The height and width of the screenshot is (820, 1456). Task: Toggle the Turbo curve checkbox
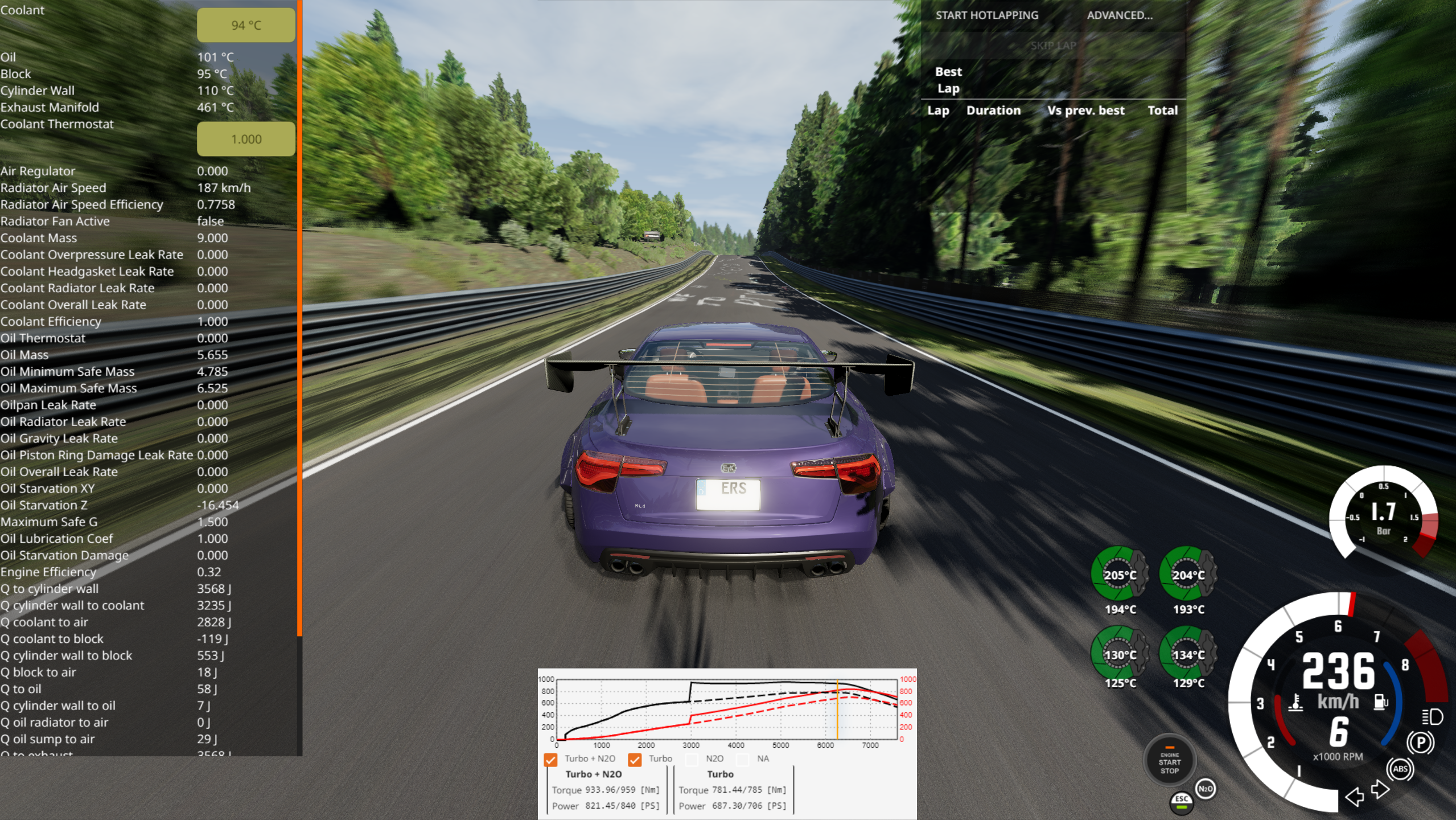click(x=635, y=759)
